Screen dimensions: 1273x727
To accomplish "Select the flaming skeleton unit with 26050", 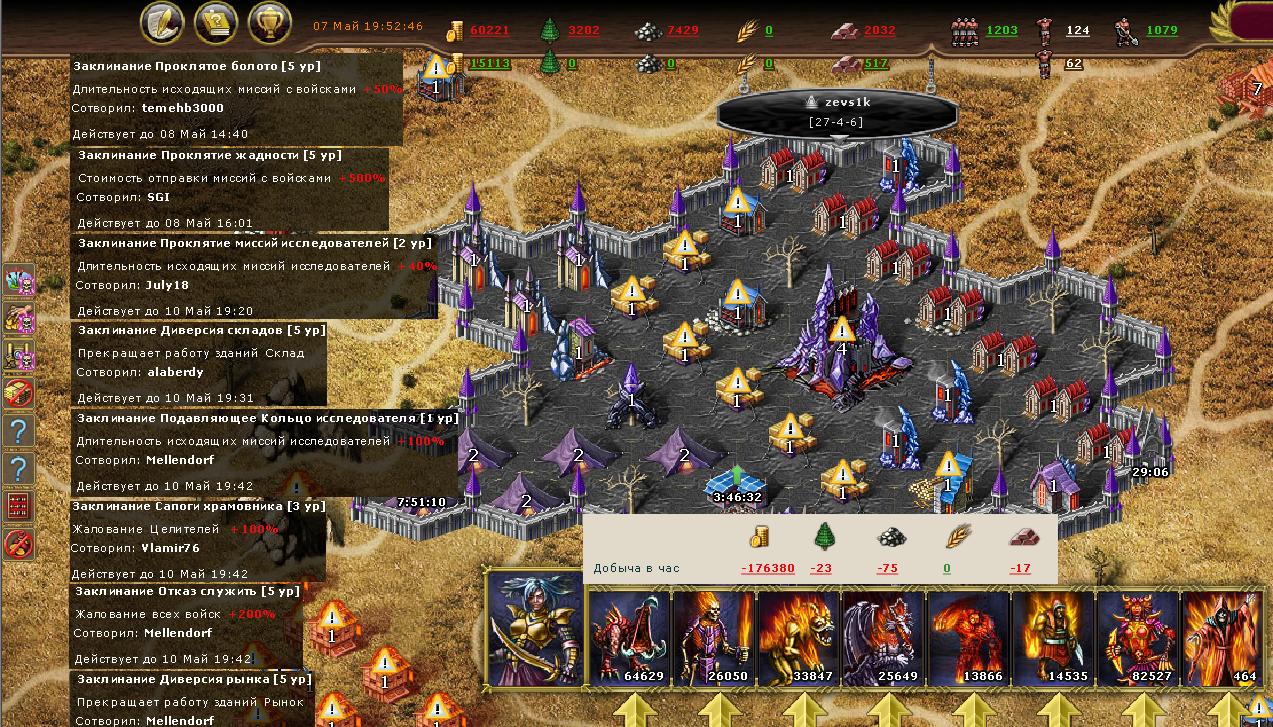I will pos(713,638).
